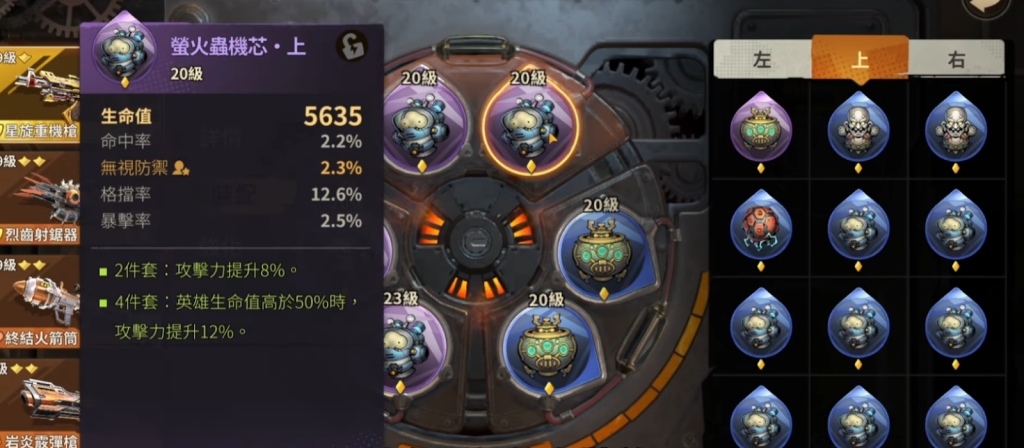Pick the purple core in the inventory grid

[762, 127]
